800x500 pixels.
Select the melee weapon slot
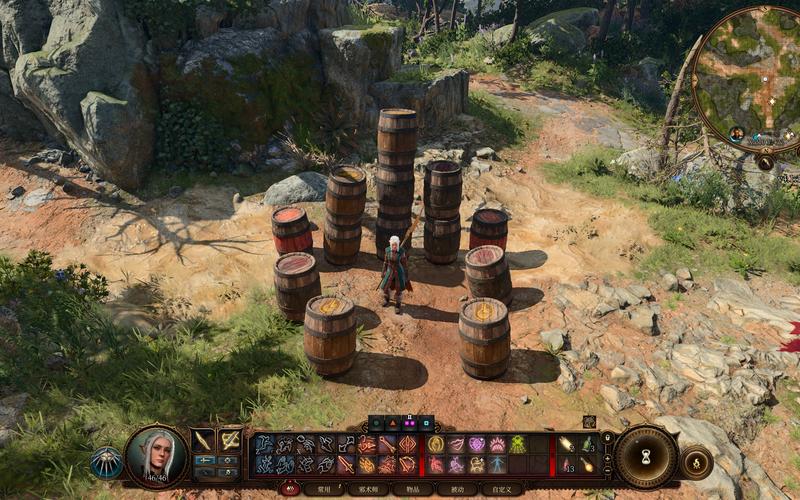pos(203,440)
